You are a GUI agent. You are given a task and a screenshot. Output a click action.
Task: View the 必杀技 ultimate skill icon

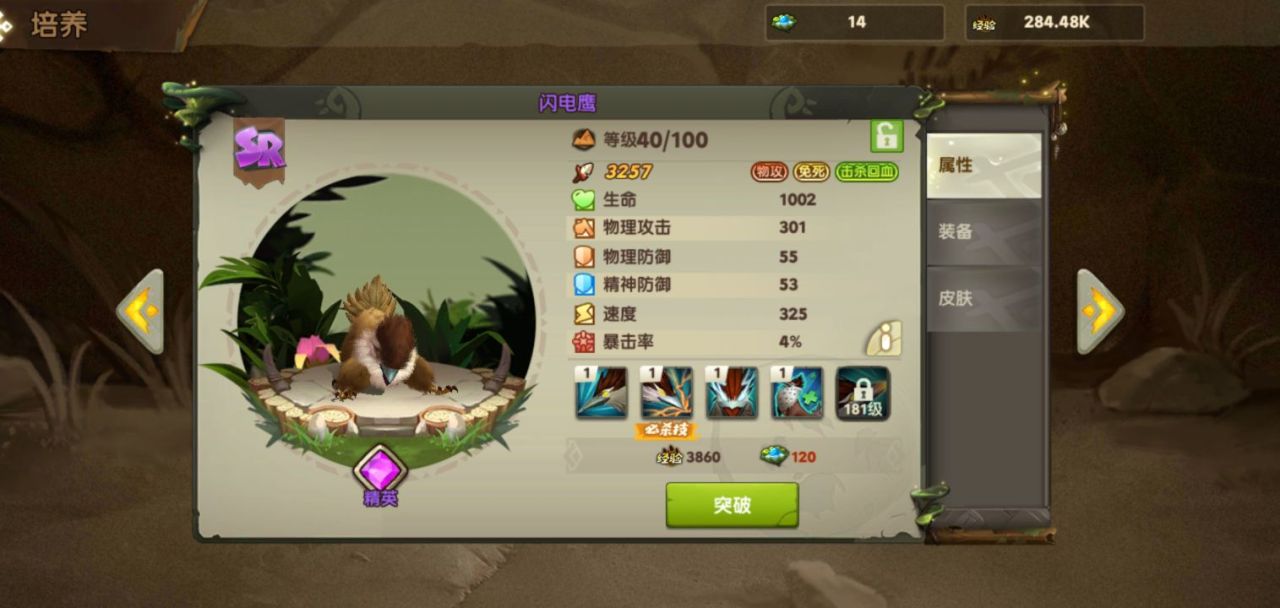666,392
